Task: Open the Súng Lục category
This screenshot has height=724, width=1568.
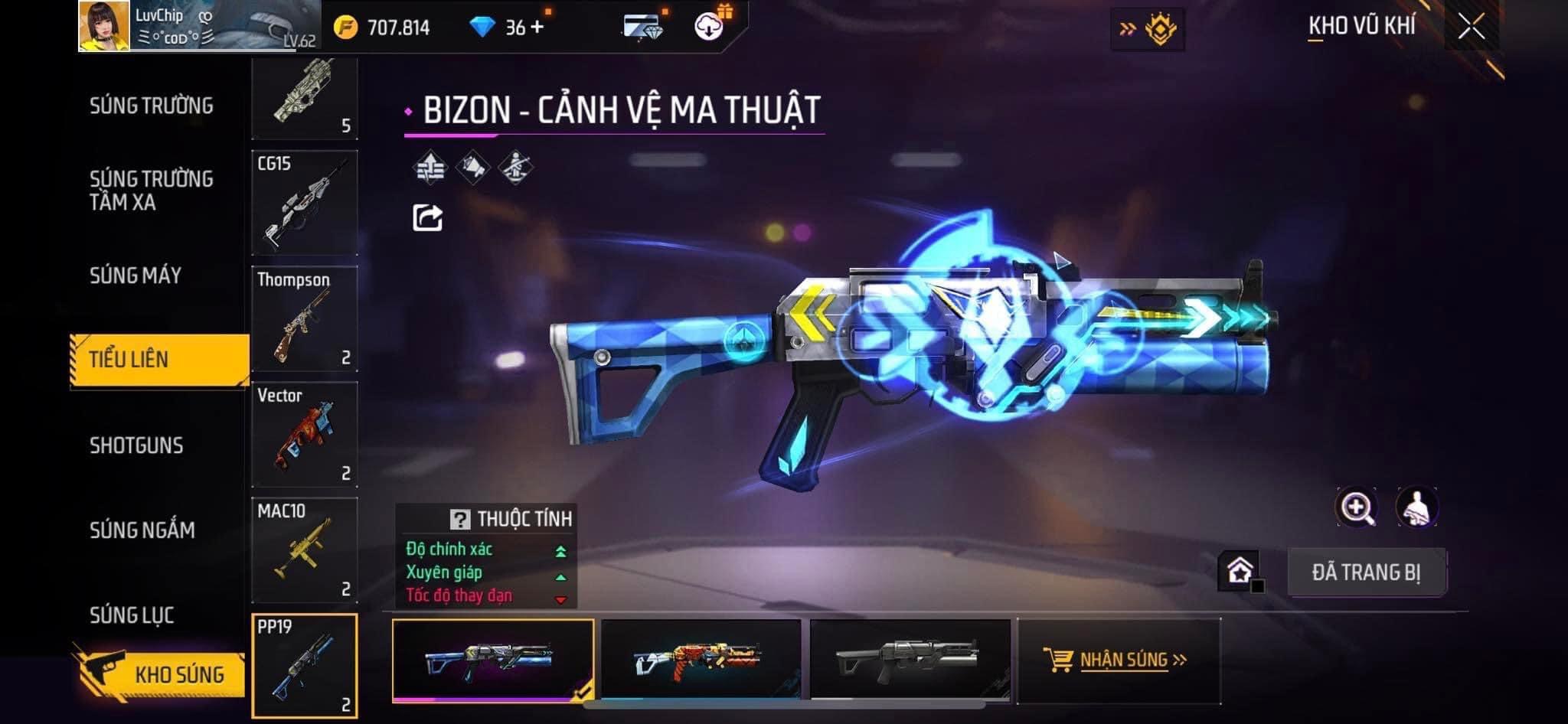Action: (132, 615)
